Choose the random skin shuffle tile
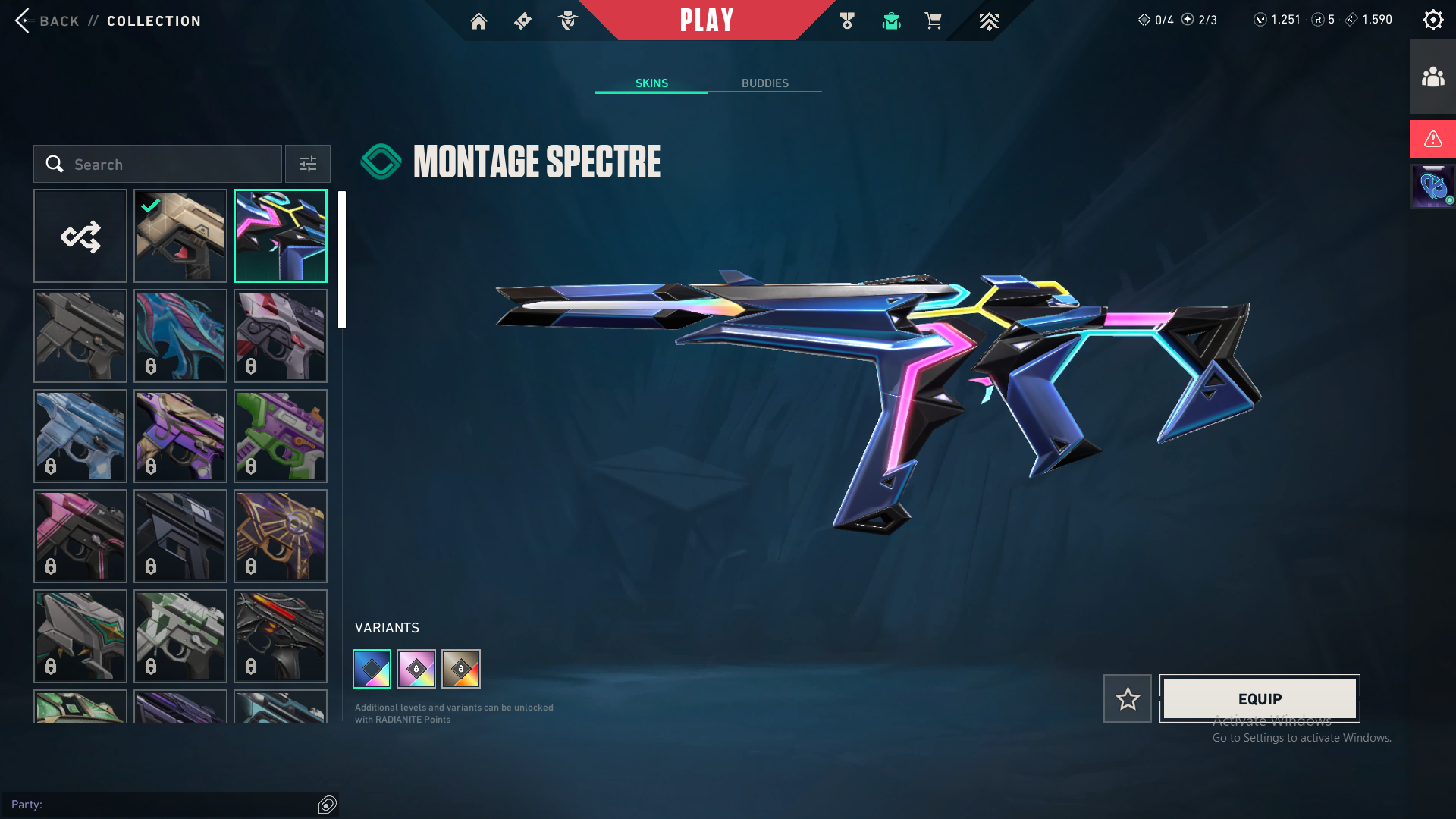Viewport: 1456px width, 819px height. coord(80,236)
